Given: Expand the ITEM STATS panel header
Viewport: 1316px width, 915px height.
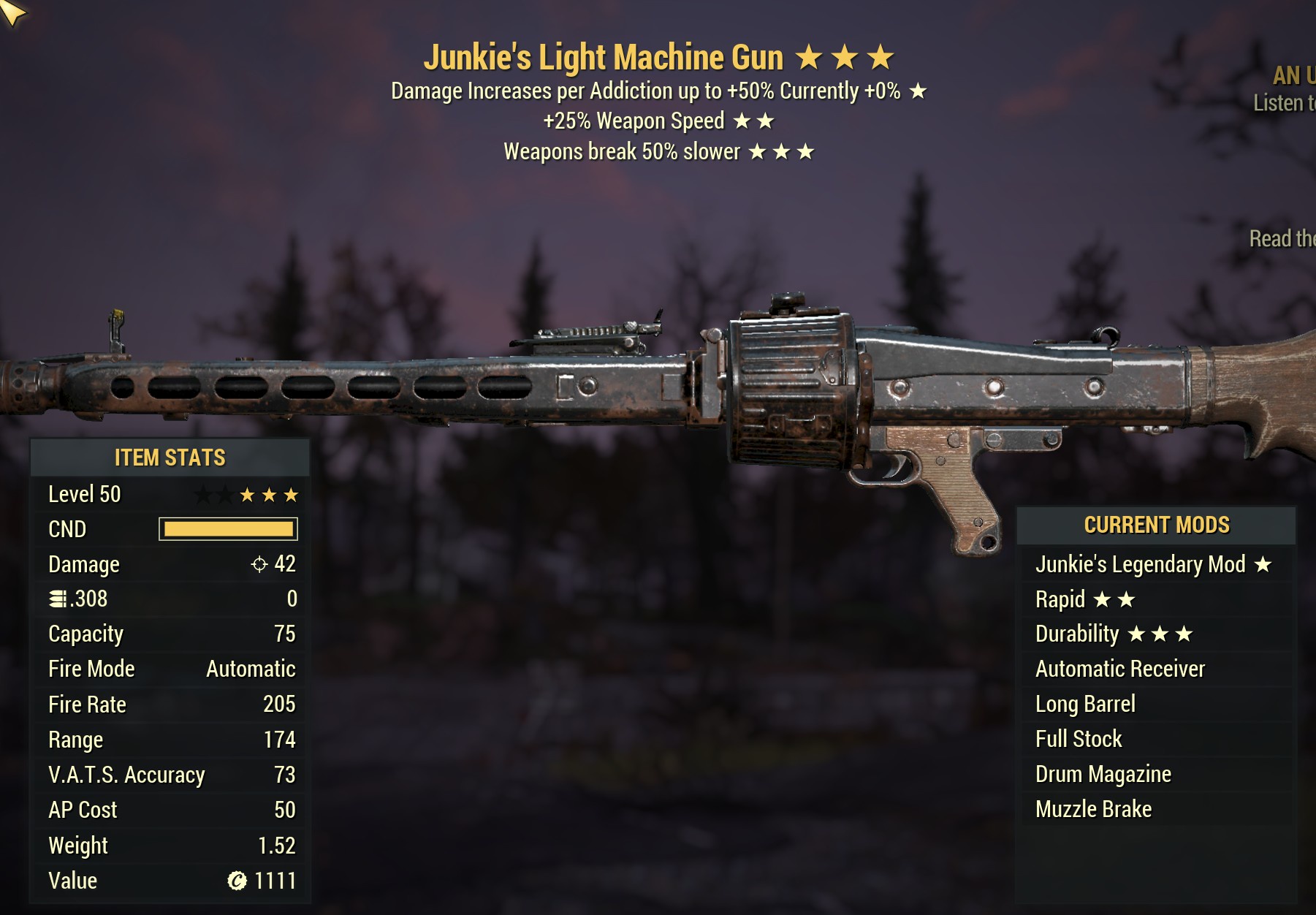Looking at the screenshot, I should point(169,458).
